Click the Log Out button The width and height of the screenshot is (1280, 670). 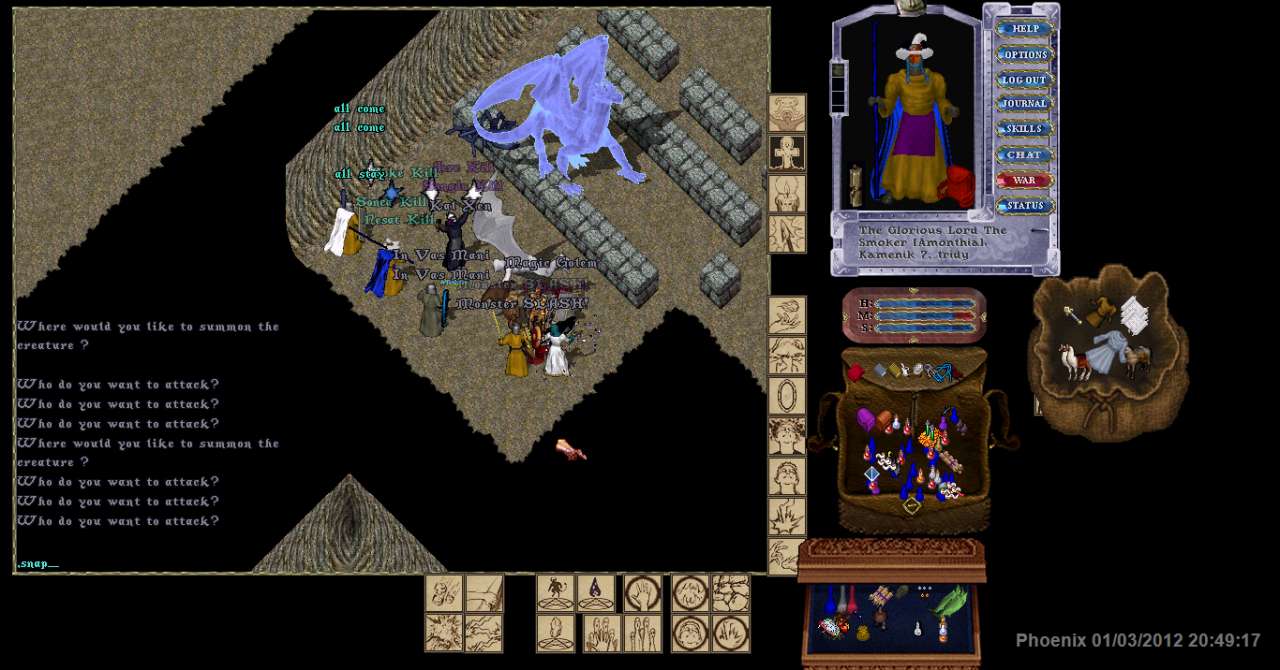[1024, 79]
